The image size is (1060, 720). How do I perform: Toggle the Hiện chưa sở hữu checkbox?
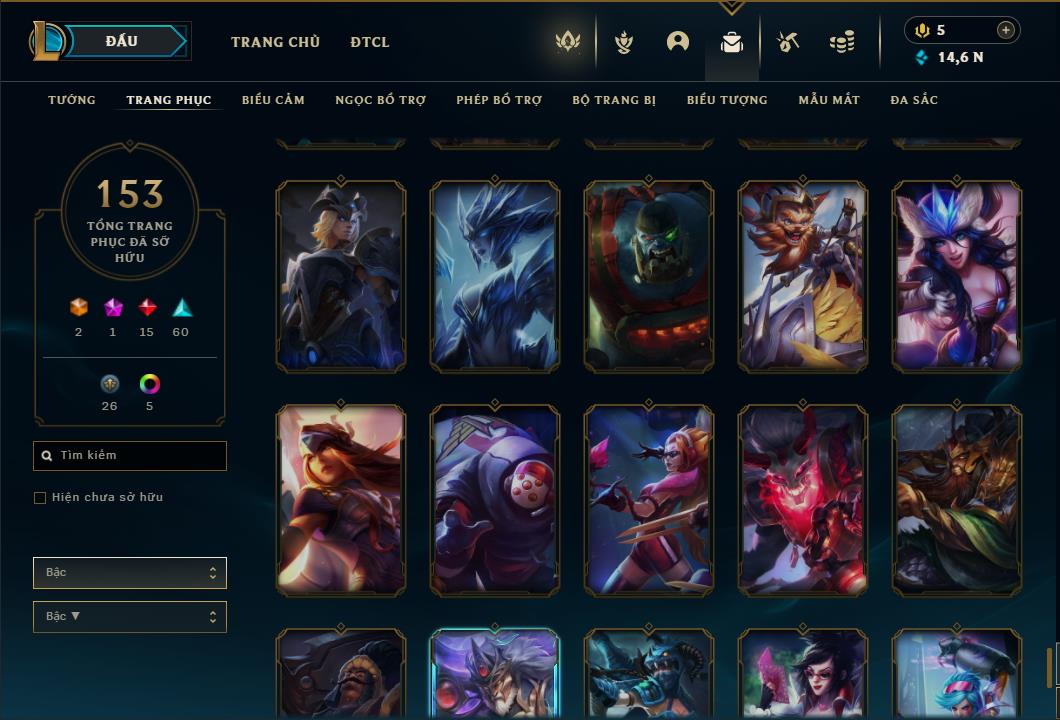click(x=40, y=498)
